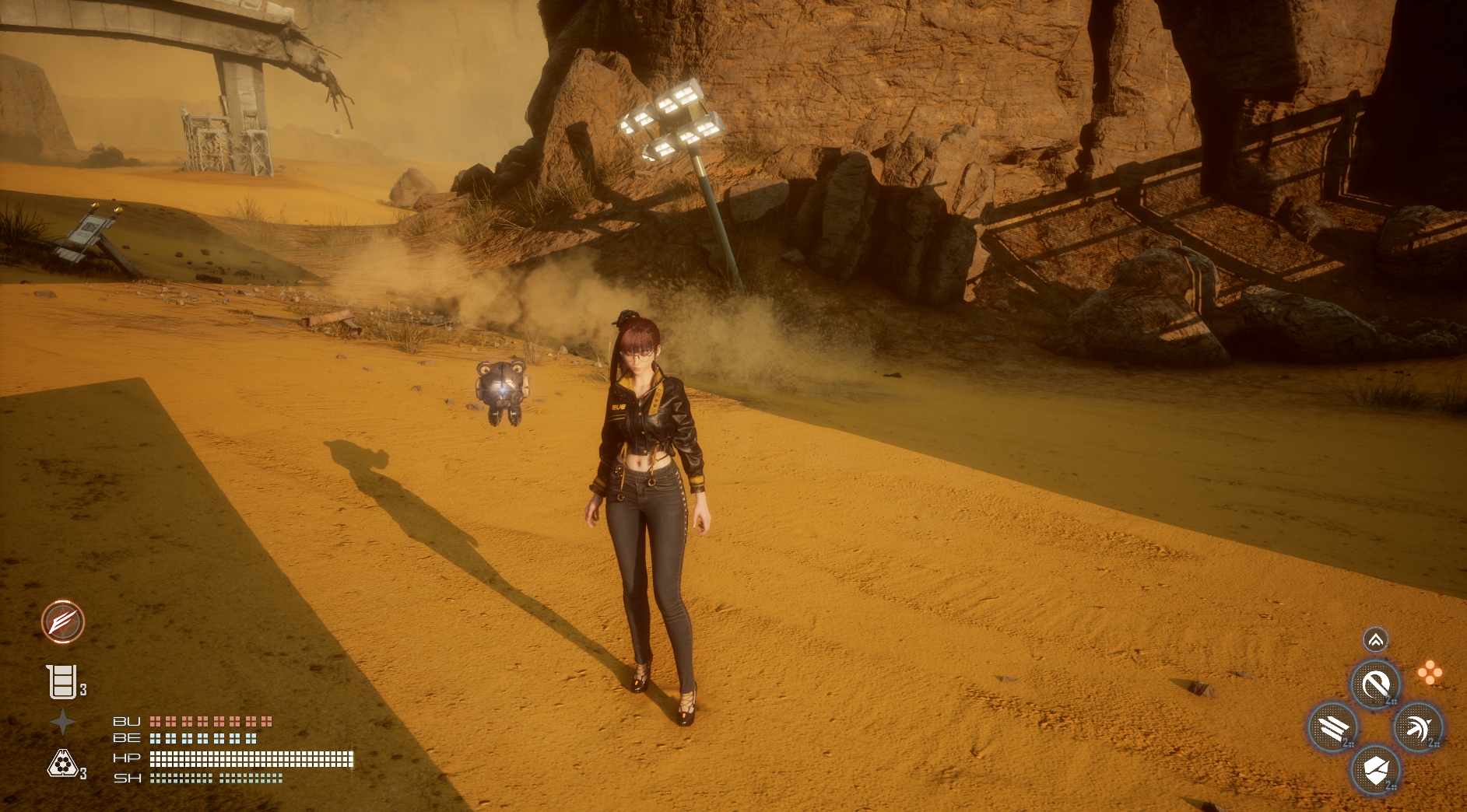Activate the red feather burst skill icon
Image resolution: width=1467 pixels, height=812 pixels.
click(x=63, y=621)
